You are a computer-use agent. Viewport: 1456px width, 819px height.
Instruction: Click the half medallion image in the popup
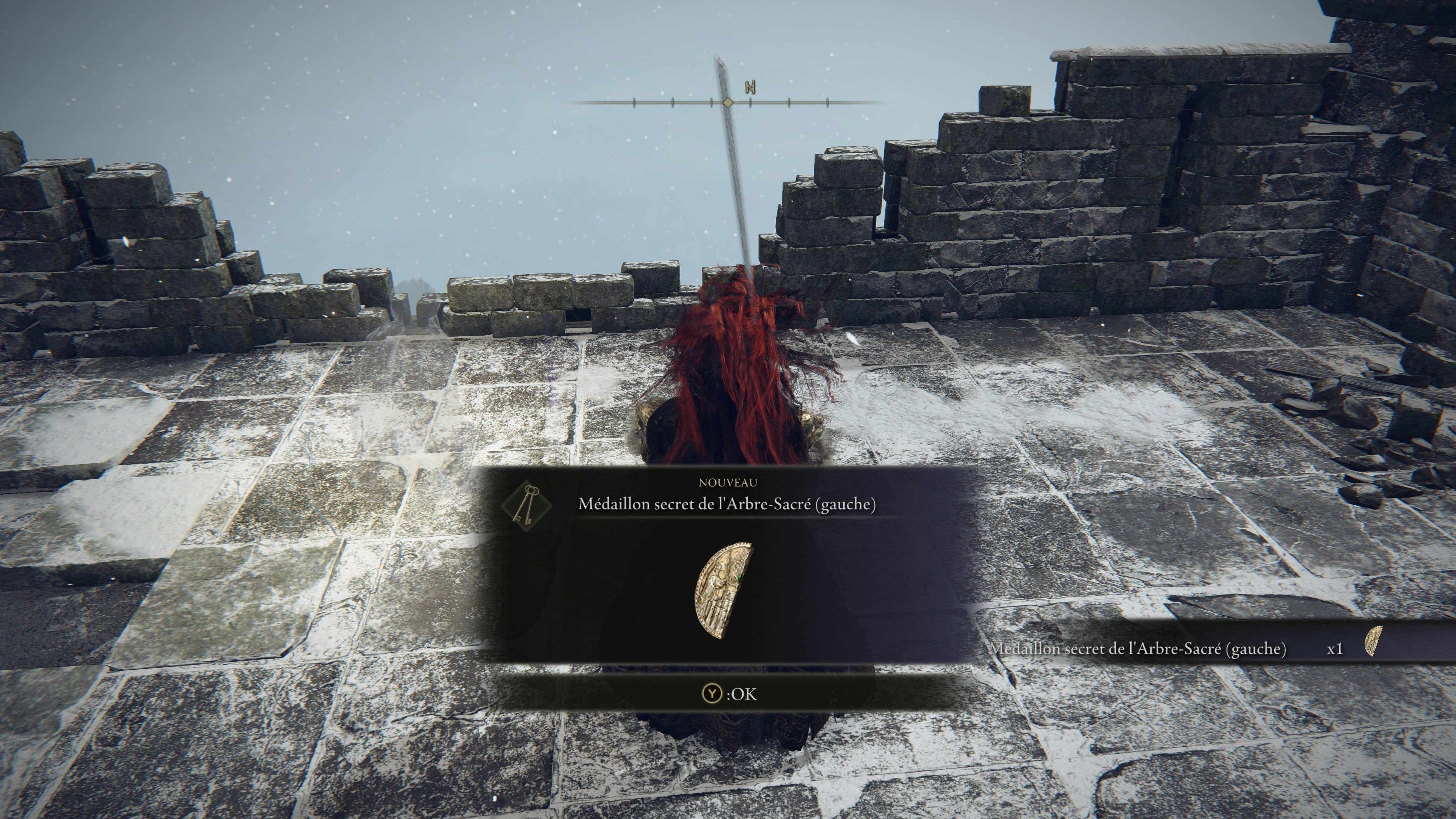(x=724, y=591)
